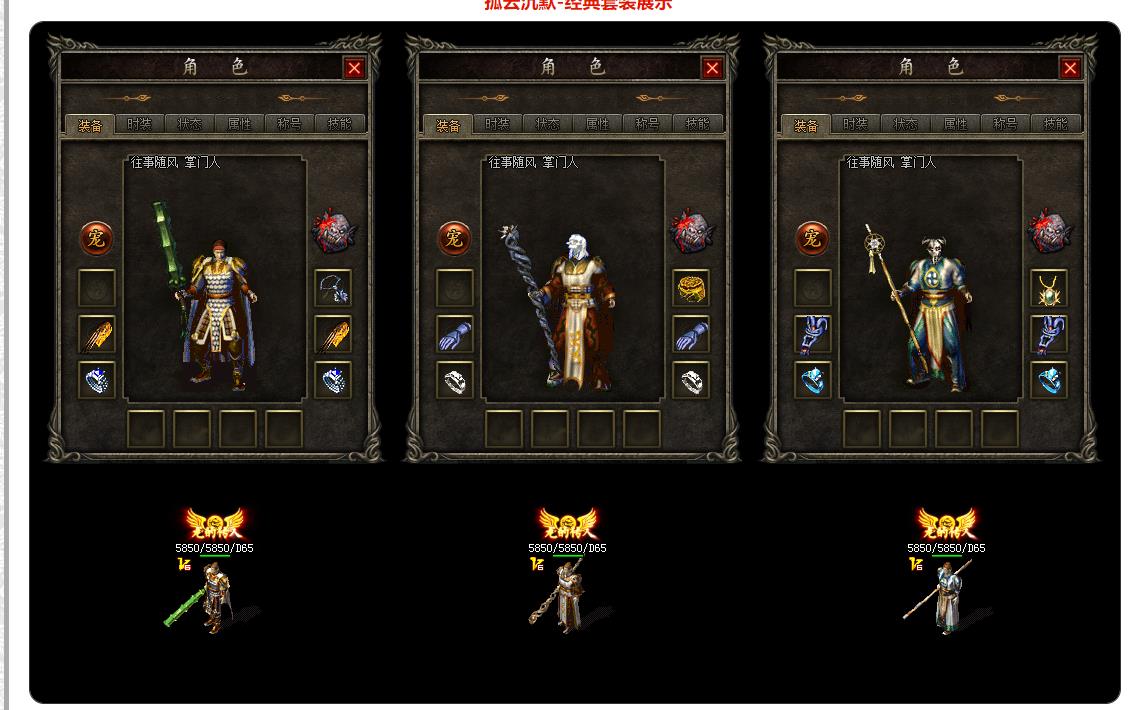Viewport: 1136px width, 710px height.
Task: Click the monster head icon in the taoist panel
Action: (x=1049, y=232)
